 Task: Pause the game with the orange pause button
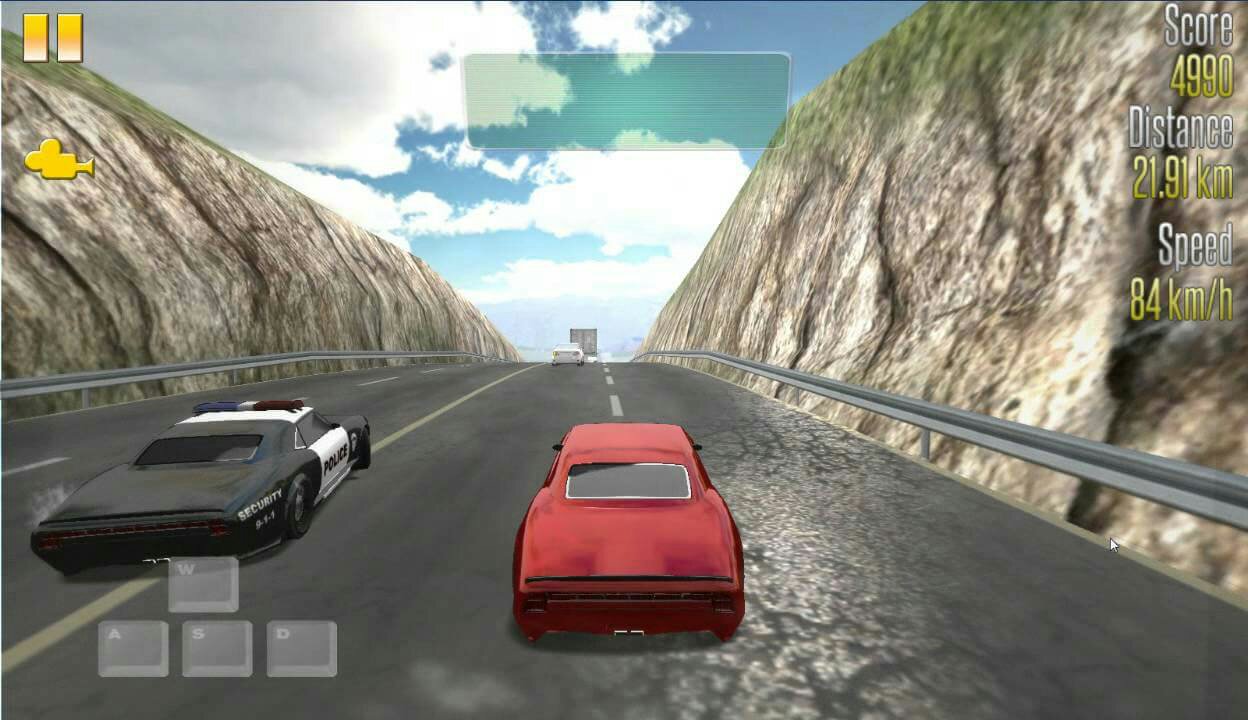coord(52,38)
